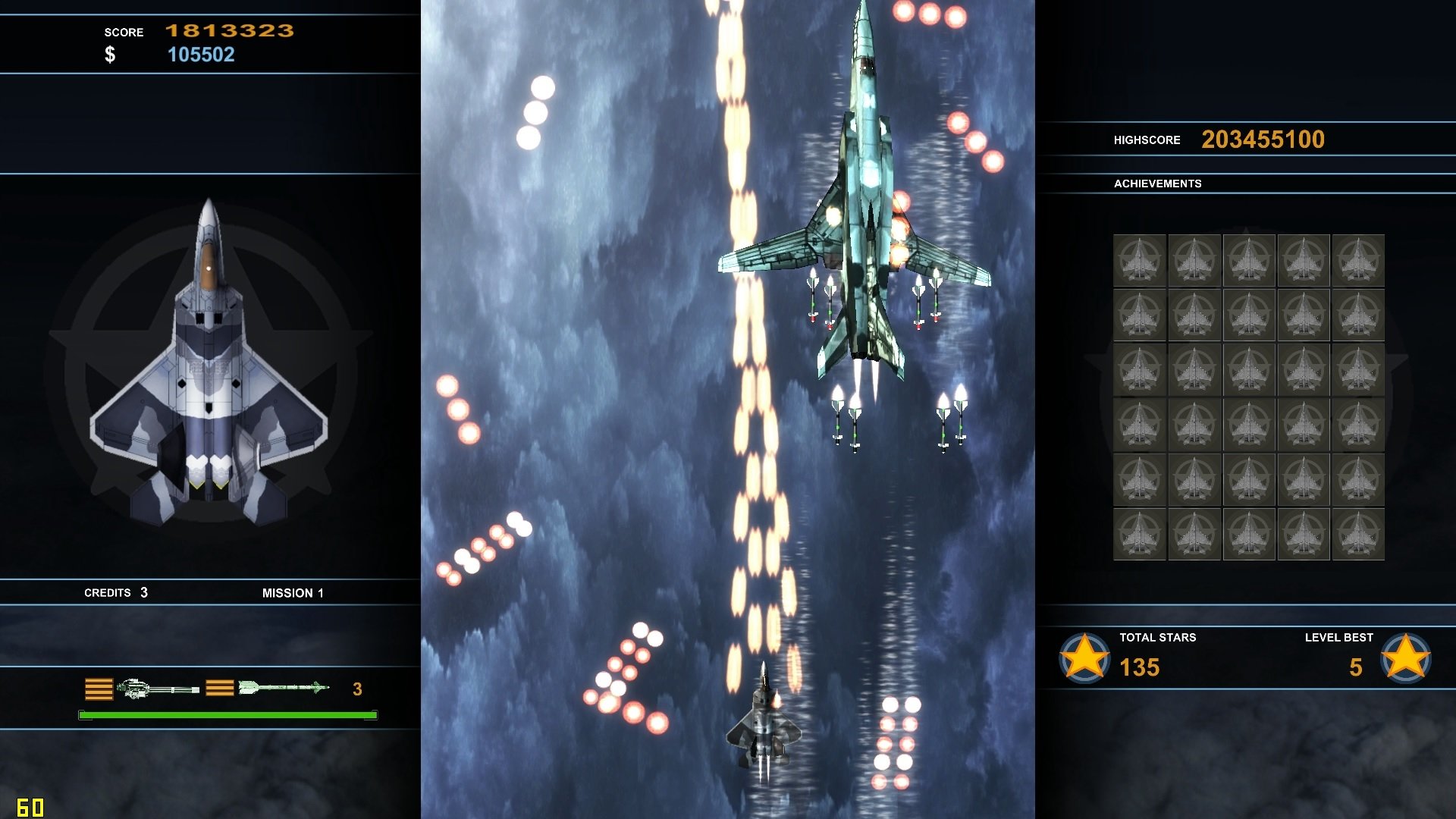
Task: Select the player aircraft portrait
Action: point(211,356)
